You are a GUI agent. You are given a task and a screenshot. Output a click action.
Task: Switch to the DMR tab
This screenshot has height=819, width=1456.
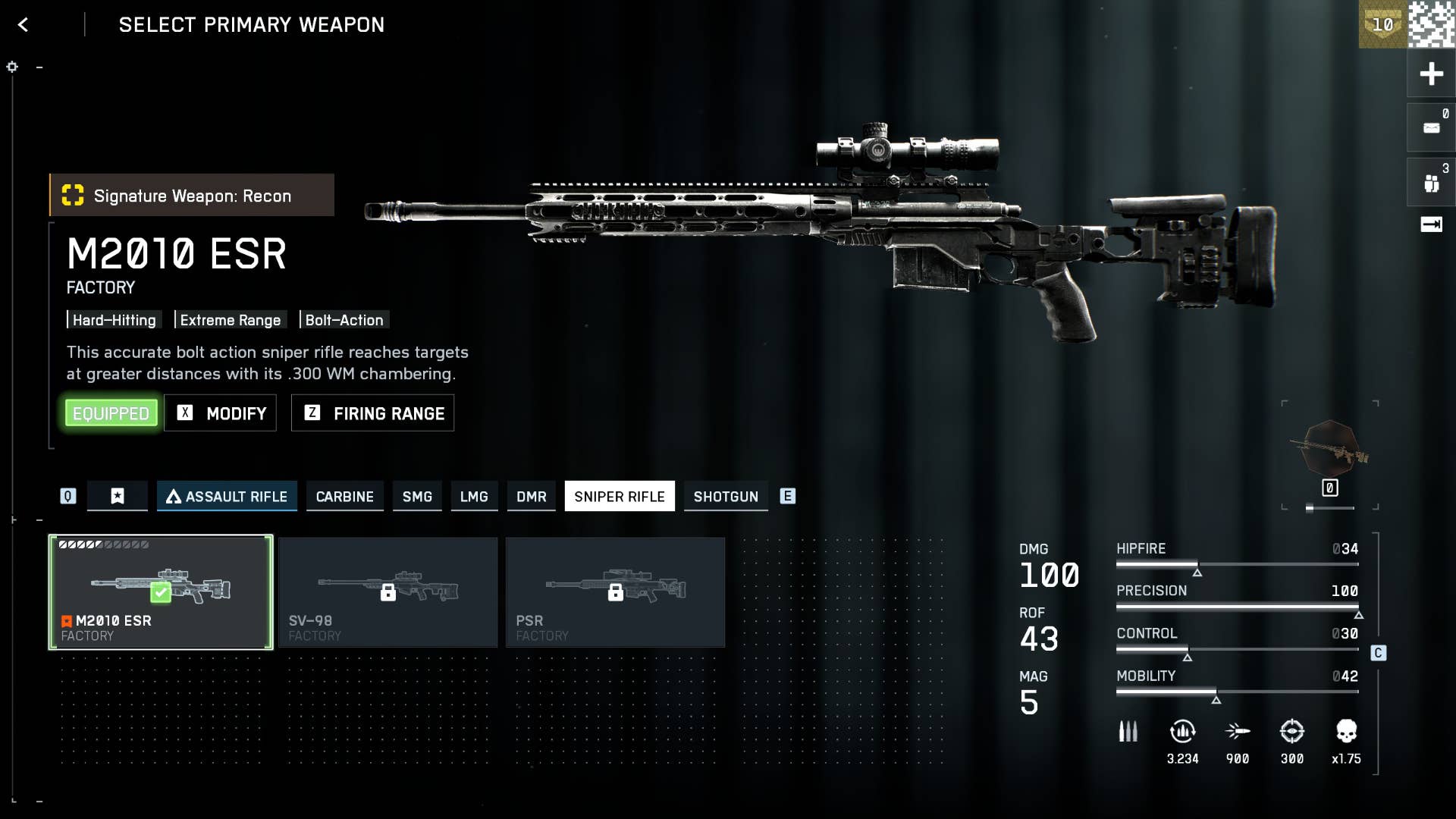(531, 497)
